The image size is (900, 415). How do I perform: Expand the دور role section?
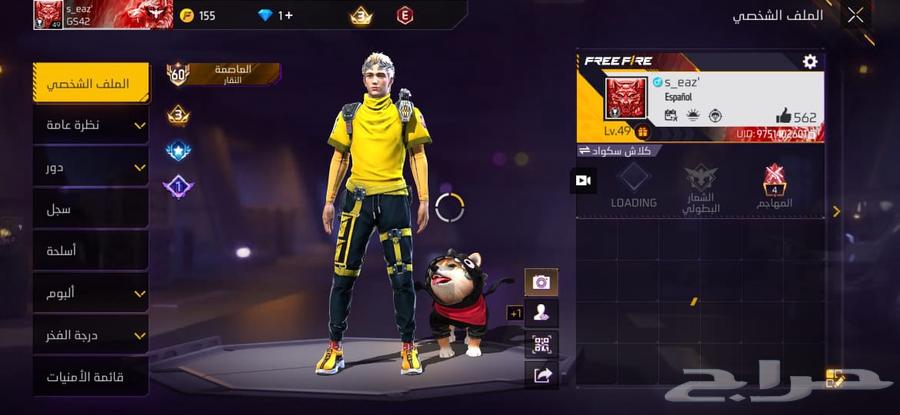point(91,167)
